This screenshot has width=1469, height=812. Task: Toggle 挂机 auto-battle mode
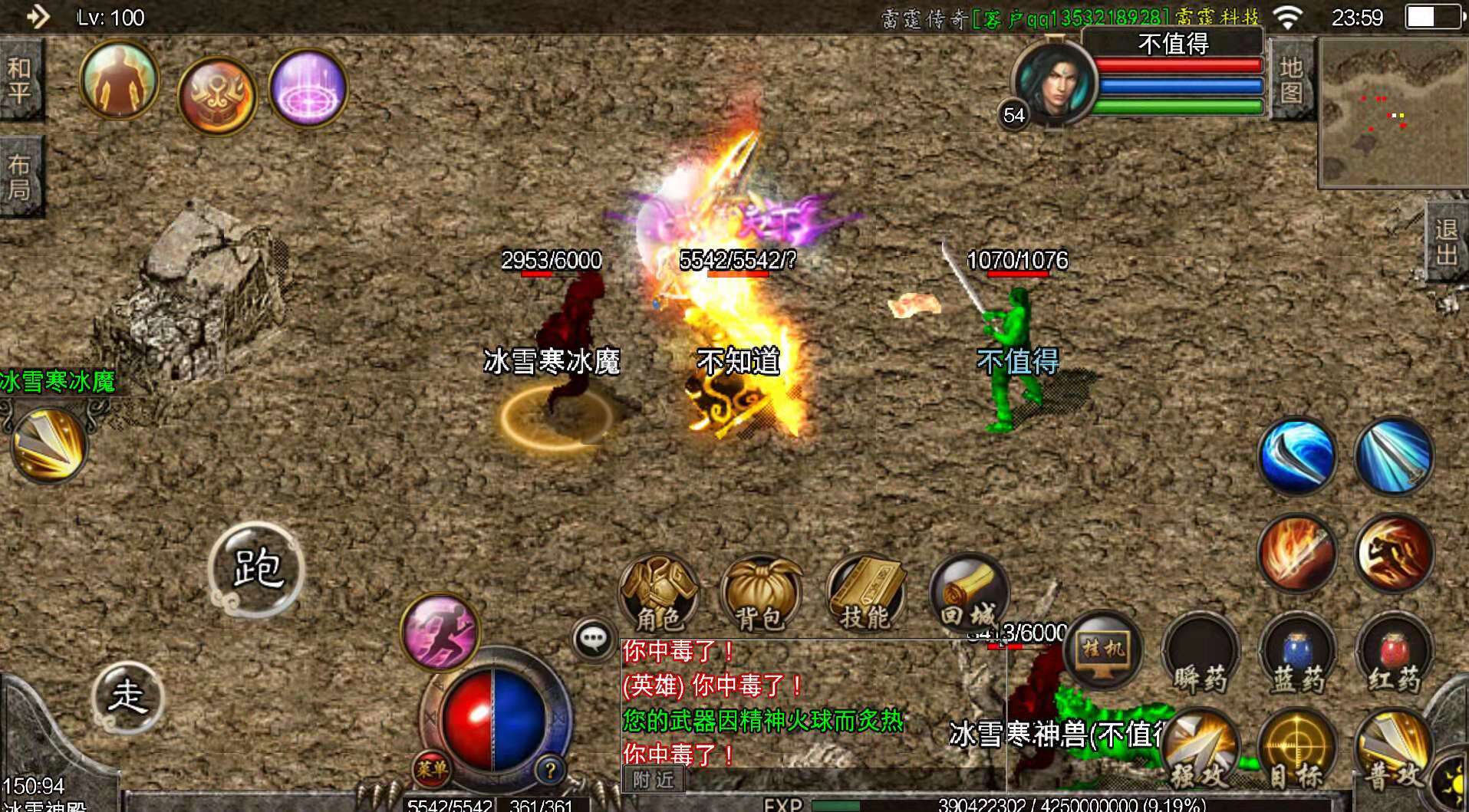(1103, 650)
